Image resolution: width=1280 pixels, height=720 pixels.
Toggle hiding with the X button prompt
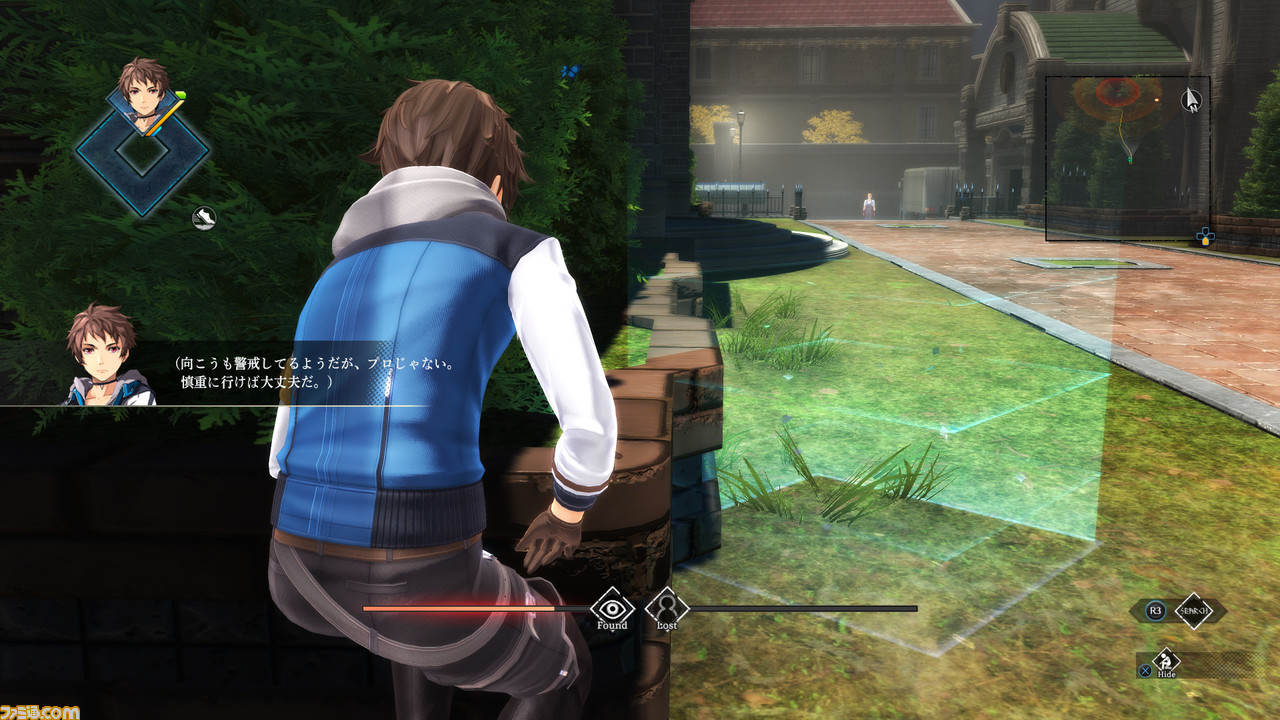[x=1146, y=672]
